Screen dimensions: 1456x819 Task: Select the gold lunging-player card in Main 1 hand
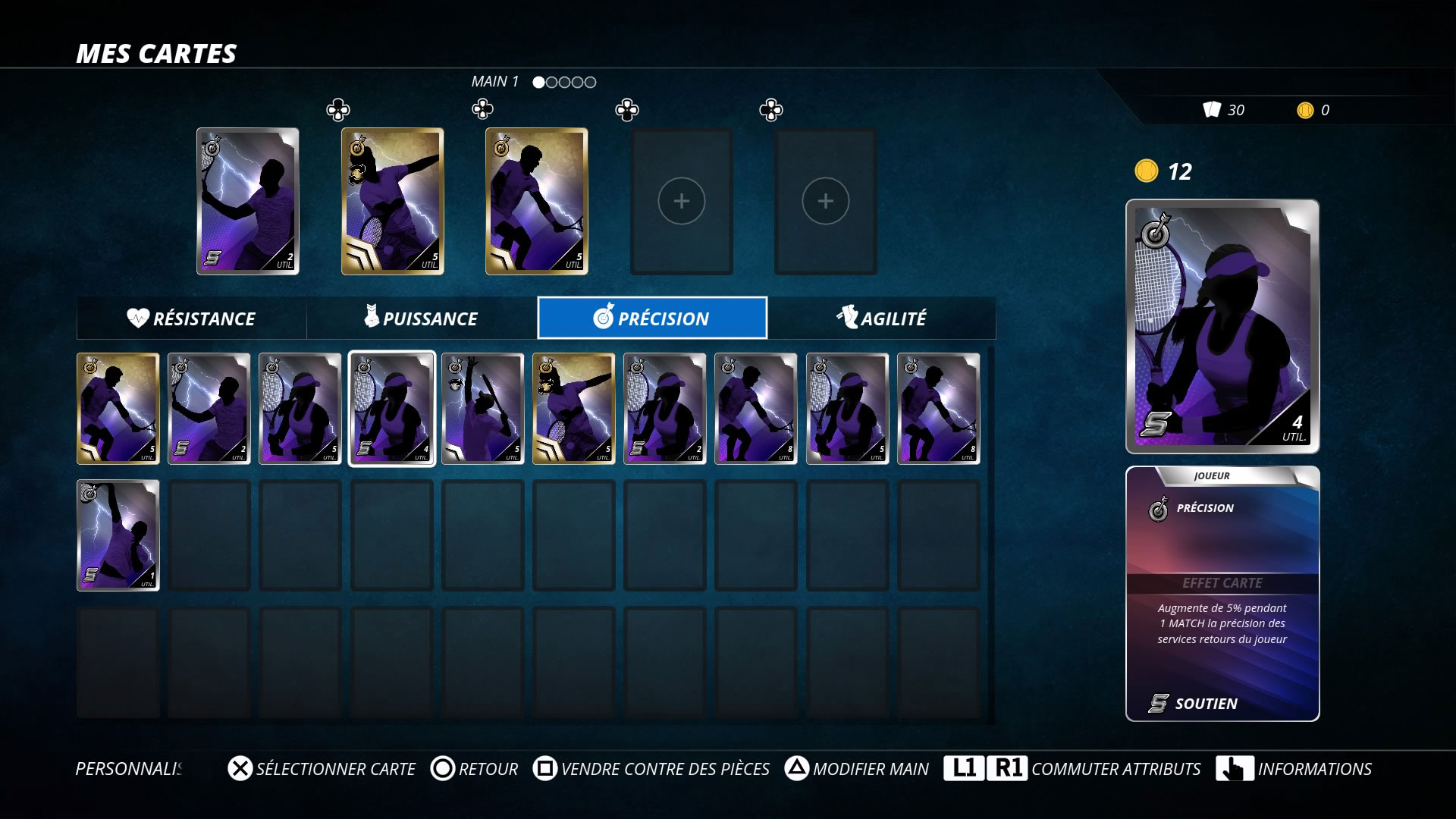click(392, 201)
